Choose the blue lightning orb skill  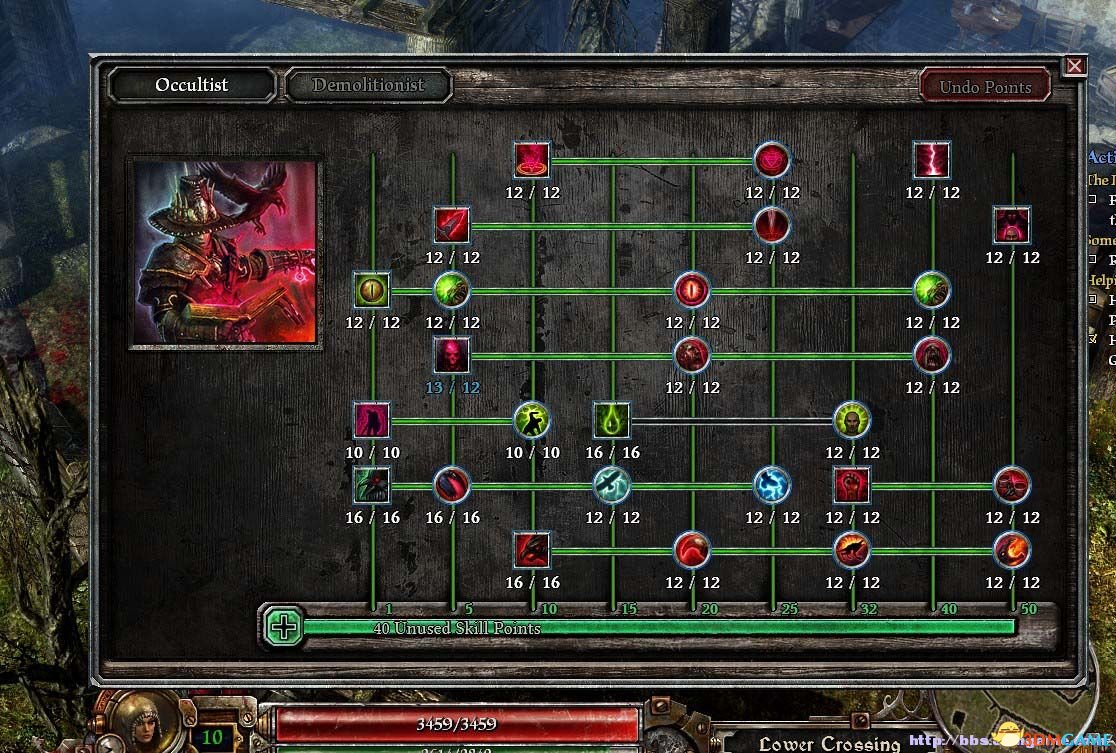(771, 485)
